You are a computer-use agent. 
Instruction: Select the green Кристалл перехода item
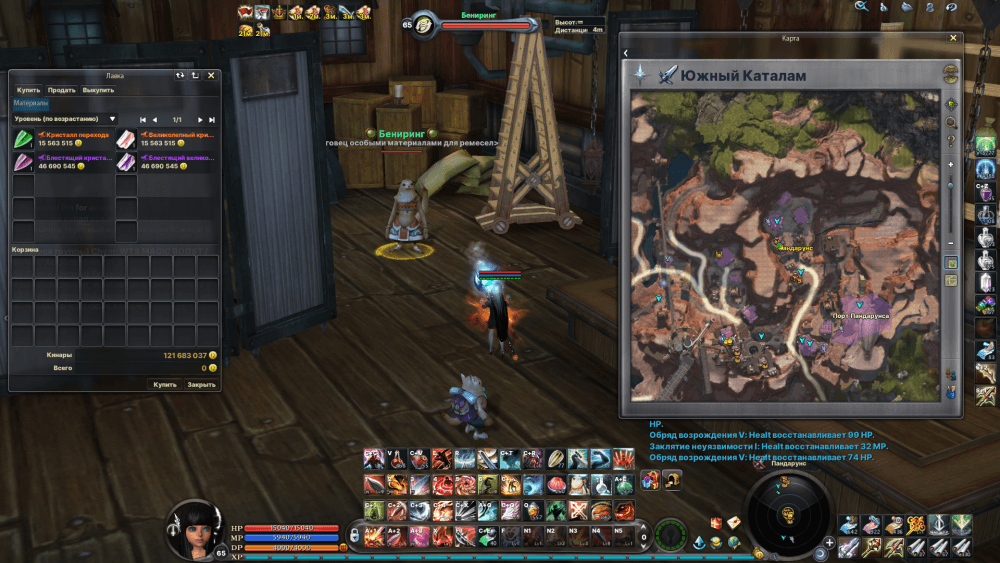22,139
